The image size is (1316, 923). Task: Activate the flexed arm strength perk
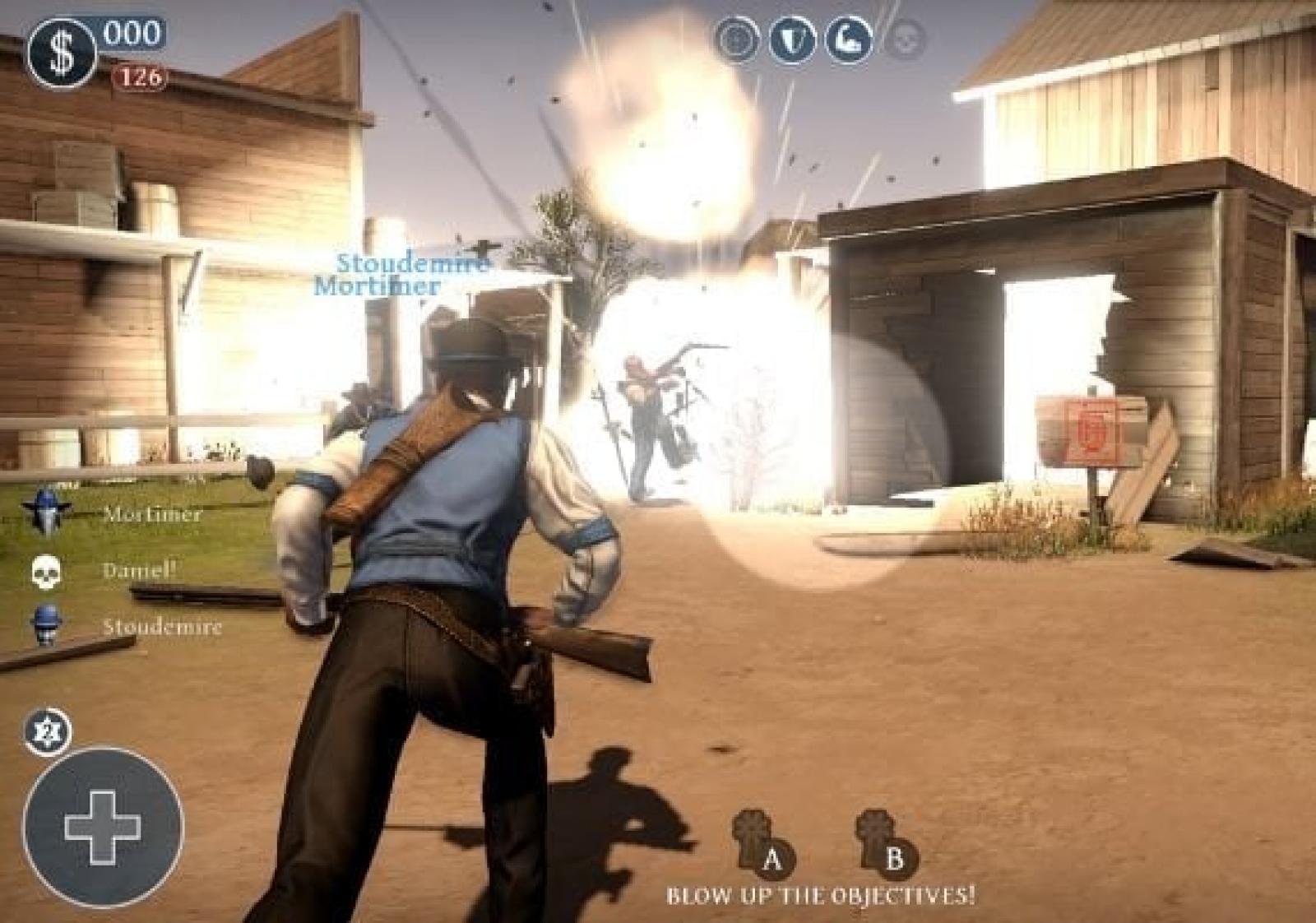850,38
